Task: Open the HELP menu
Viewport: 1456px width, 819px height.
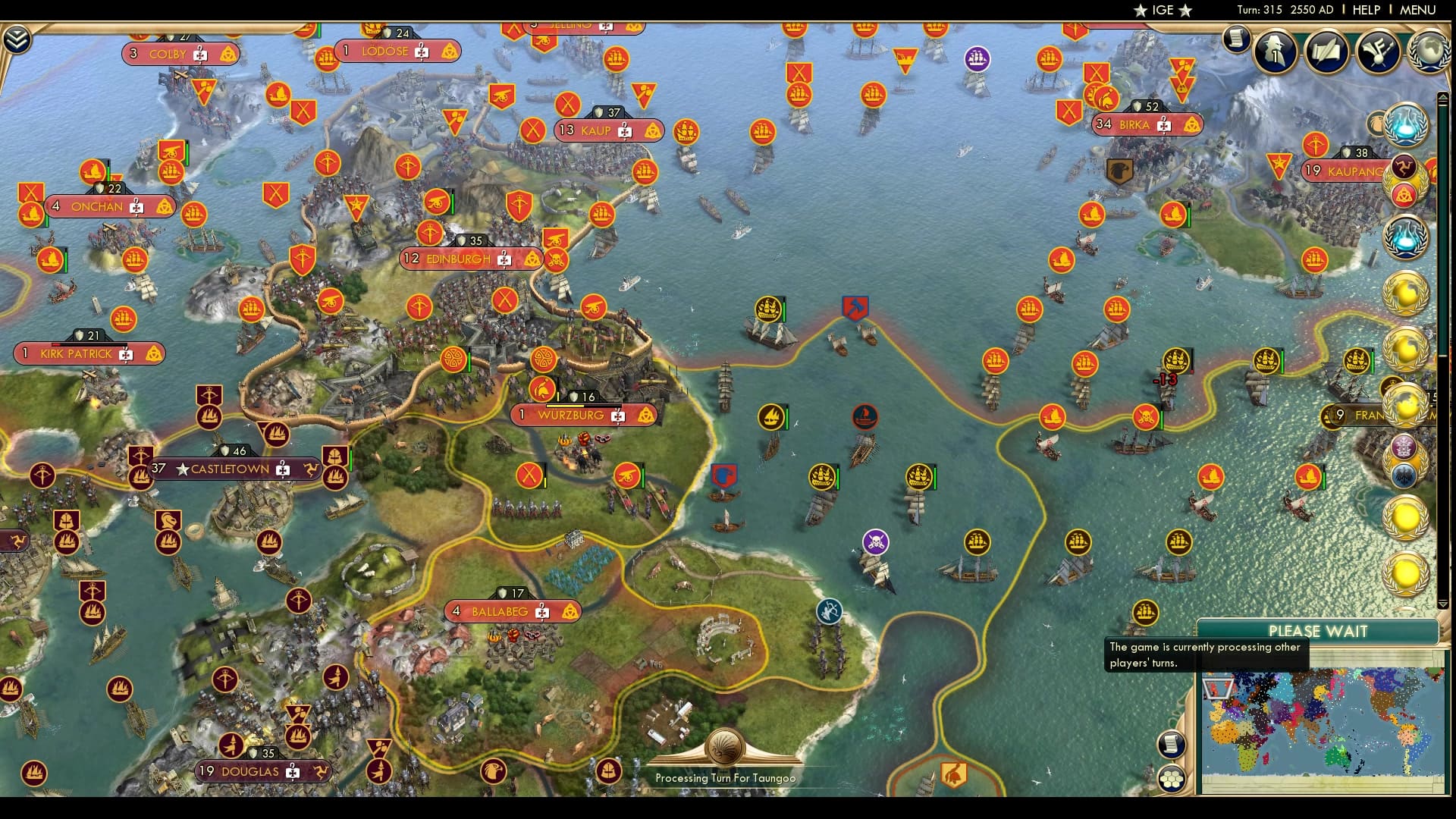Action: click(x=1365, y=10)
